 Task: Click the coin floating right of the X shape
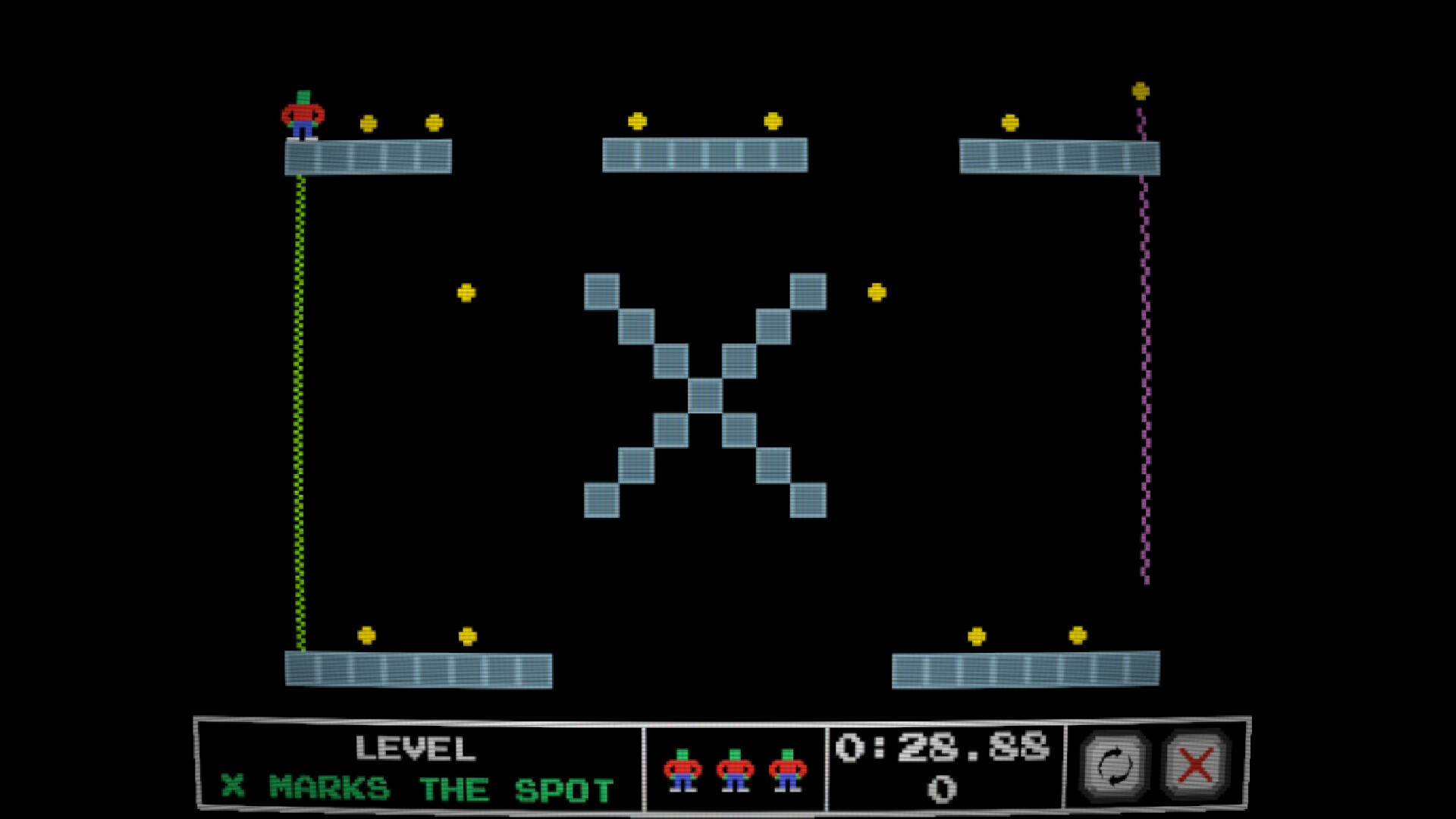(x=877, y=290)
